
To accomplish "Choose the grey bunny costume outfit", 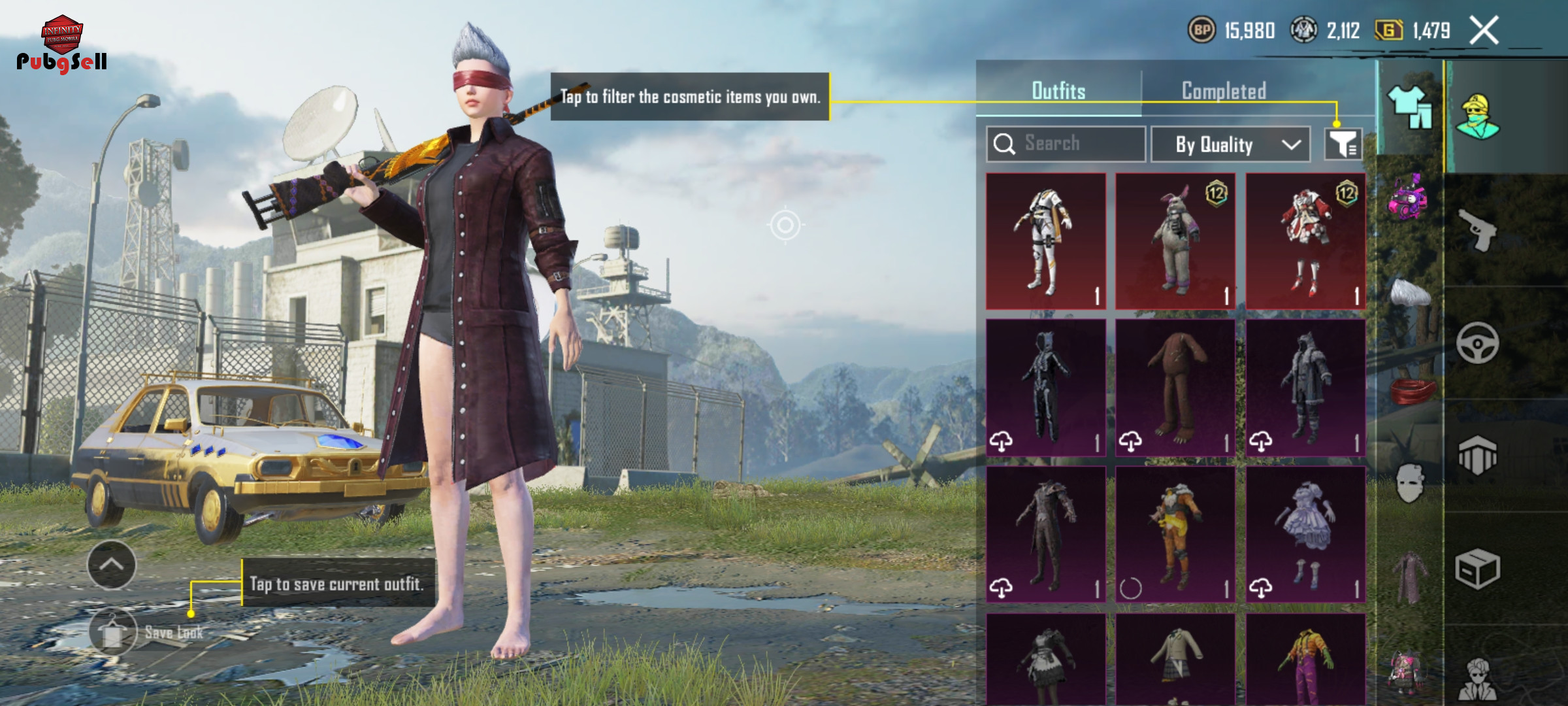I will point(1175,241).
